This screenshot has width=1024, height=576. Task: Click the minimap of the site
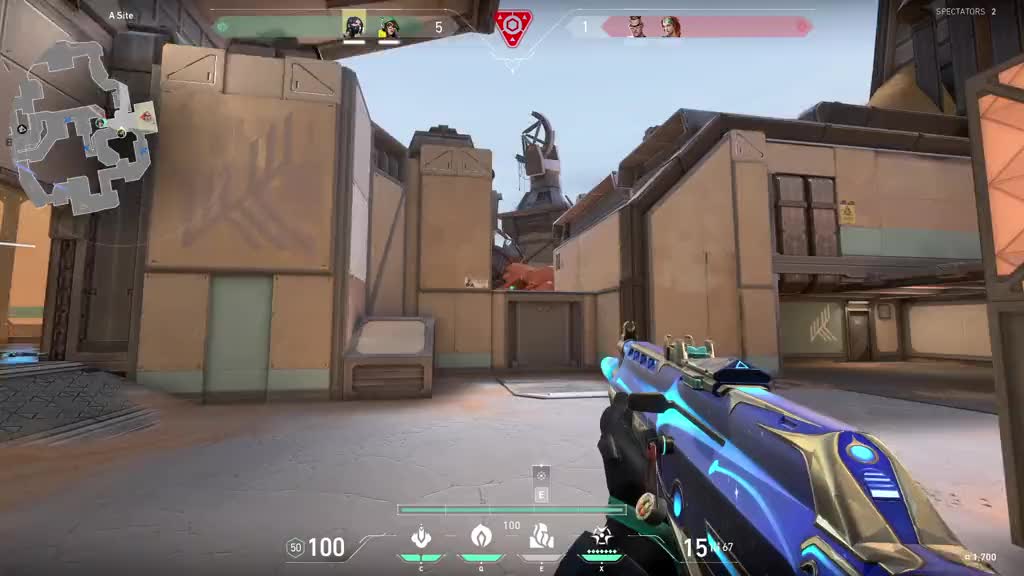coord(78,125)
